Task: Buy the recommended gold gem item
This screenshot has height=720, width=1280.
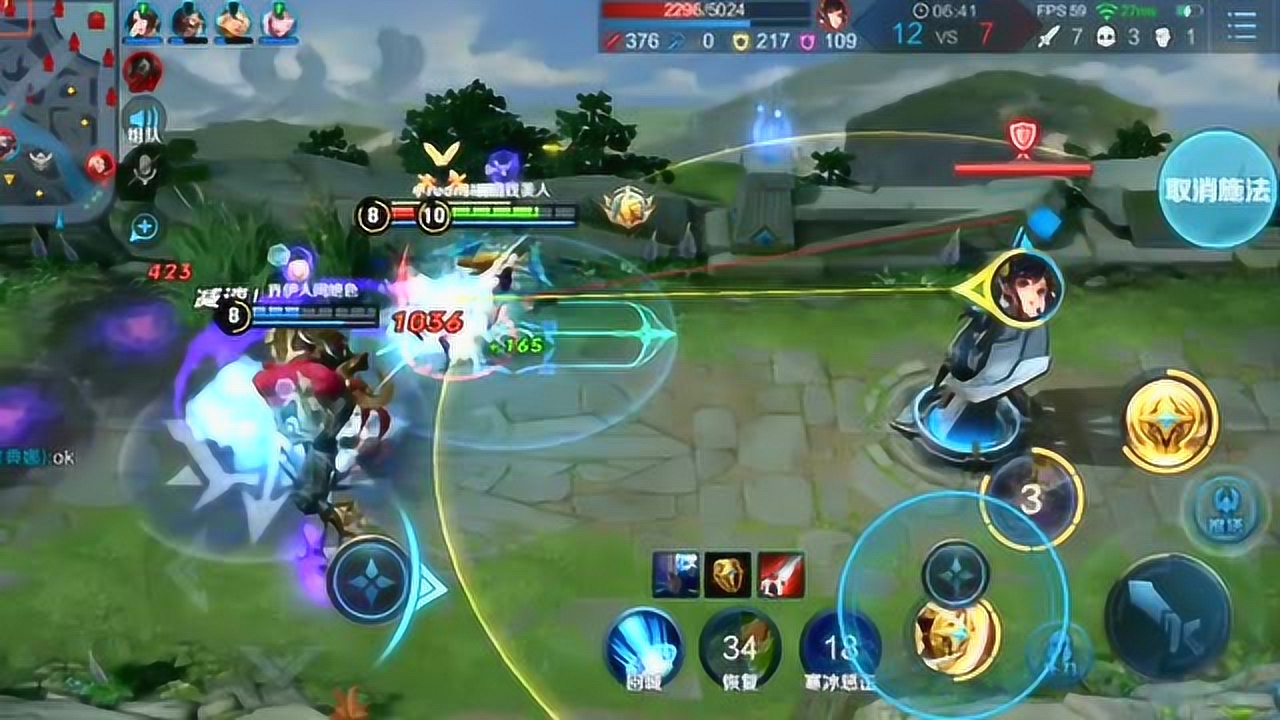Action: [x=727, y=574]
